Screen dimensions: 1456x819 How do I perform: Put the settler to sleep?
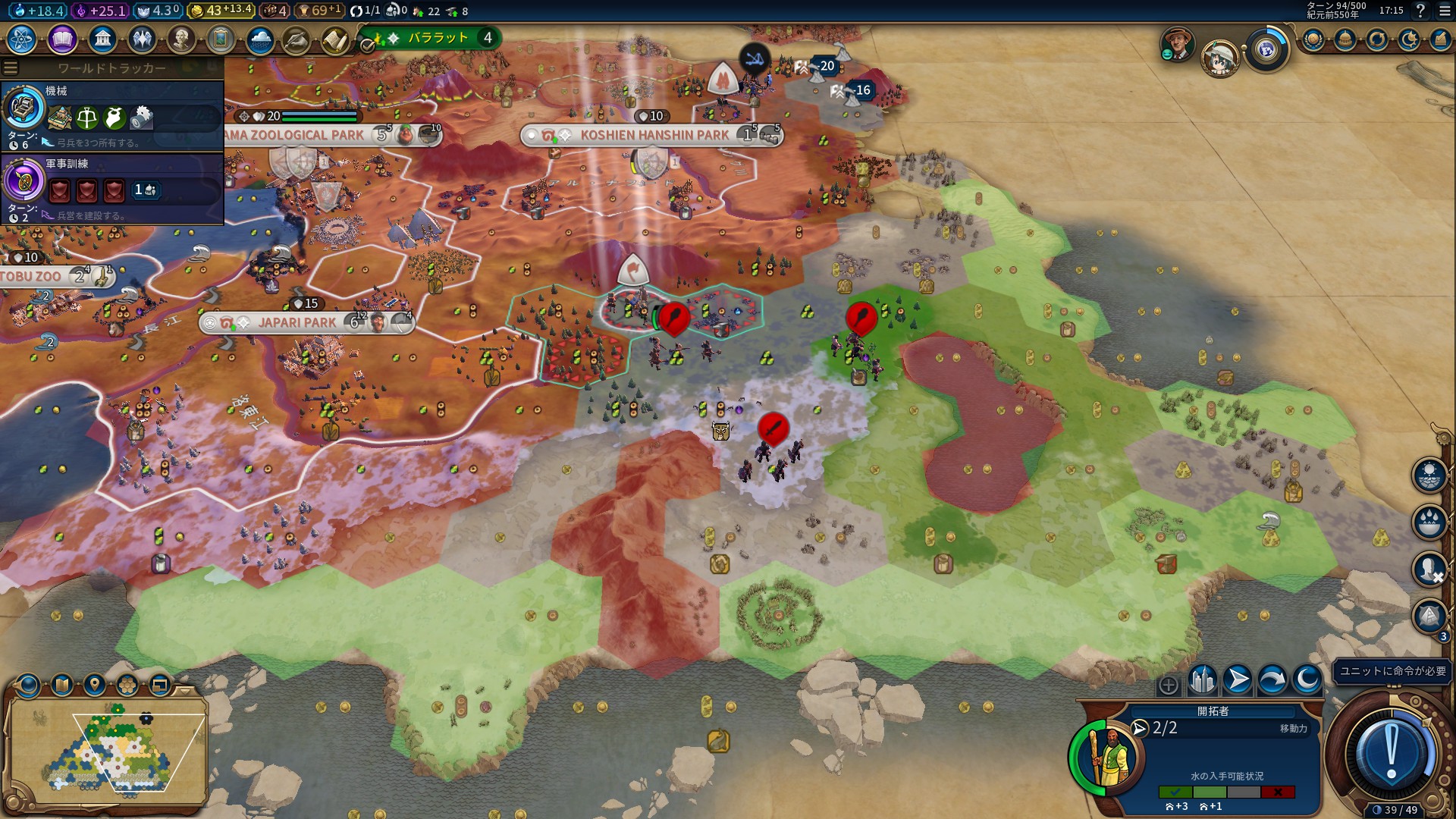click(1307, 679)
